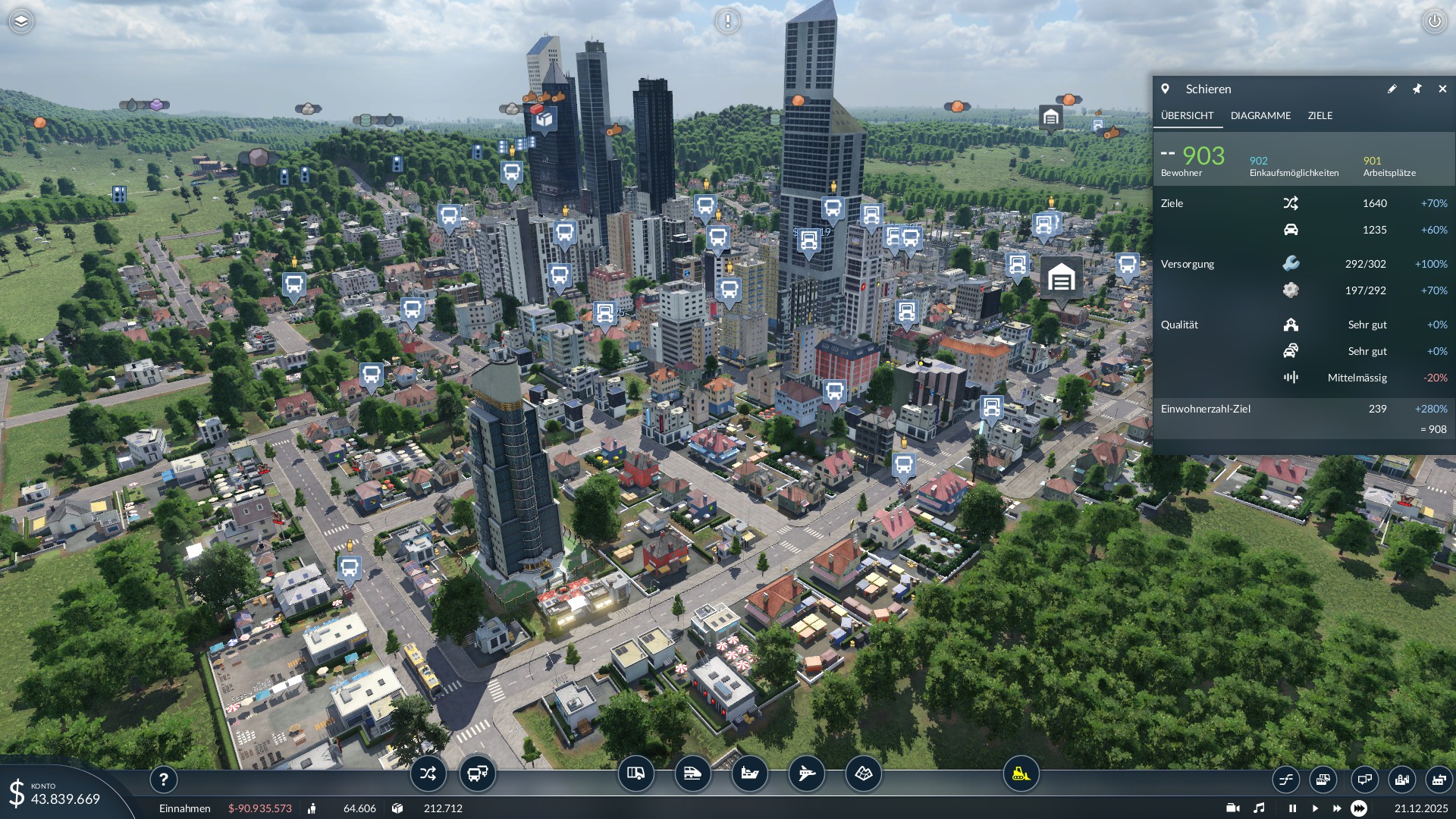Close the Schieren town window
1456x819 pixels.
(x=1442, y=89)
